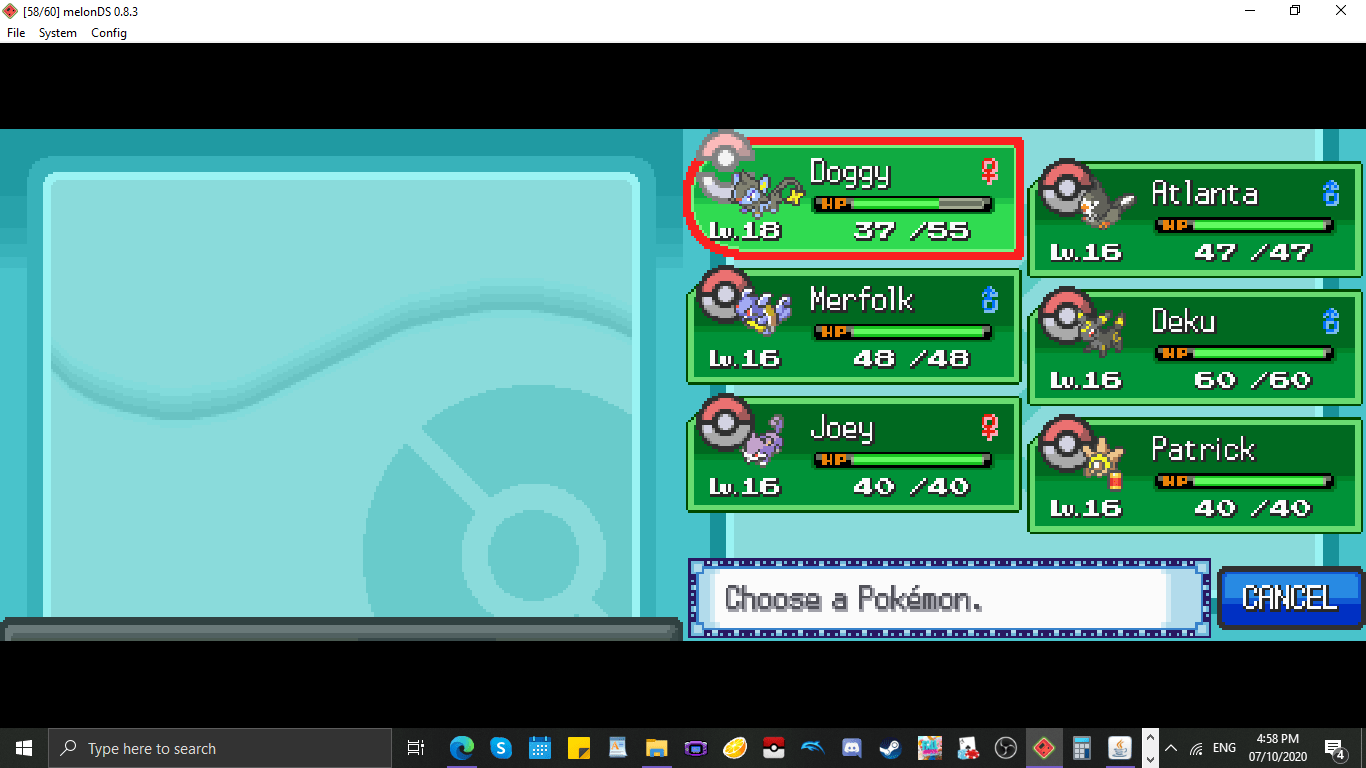The width and height of the screenshot is (1366, 768).
Task: Open the Config menu
Action: click(108, 32)
